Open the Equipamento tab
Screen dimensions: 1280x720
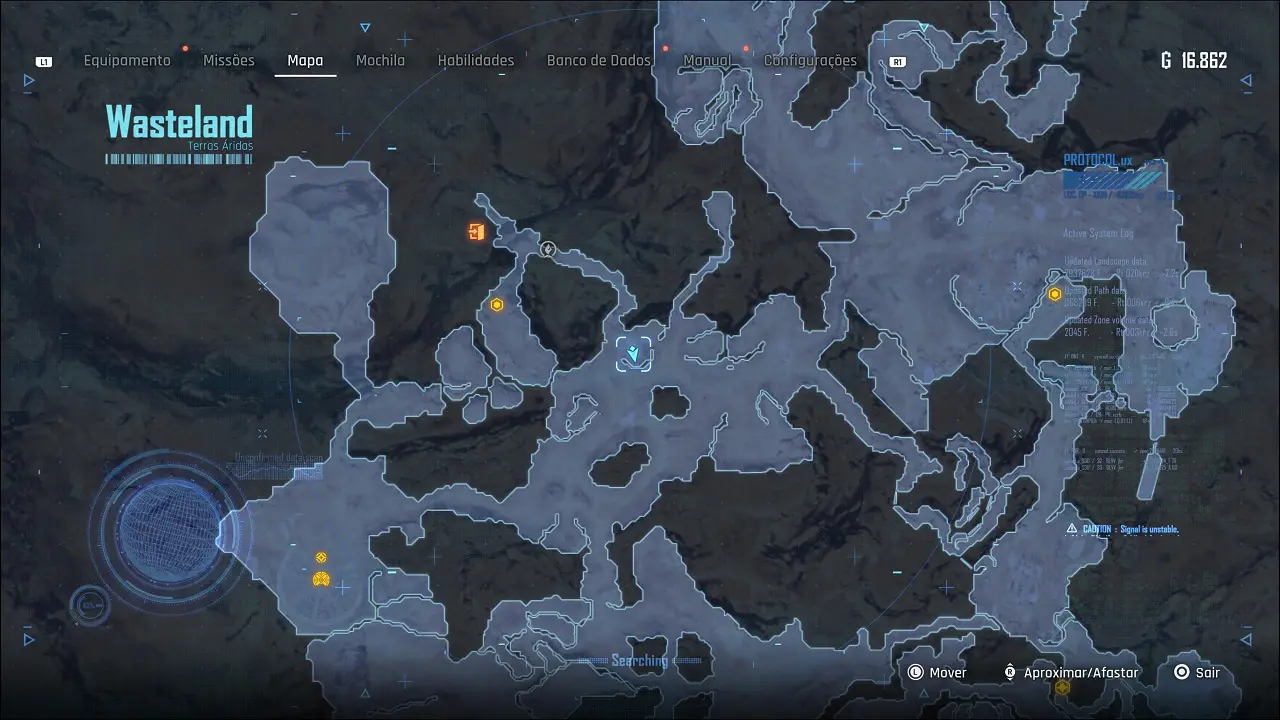(x=127, y=60)
